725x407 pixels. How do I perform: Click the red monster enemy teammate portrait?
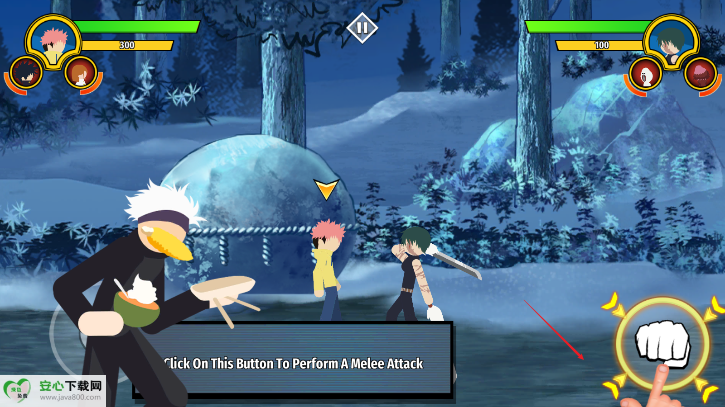coord(701,73)
